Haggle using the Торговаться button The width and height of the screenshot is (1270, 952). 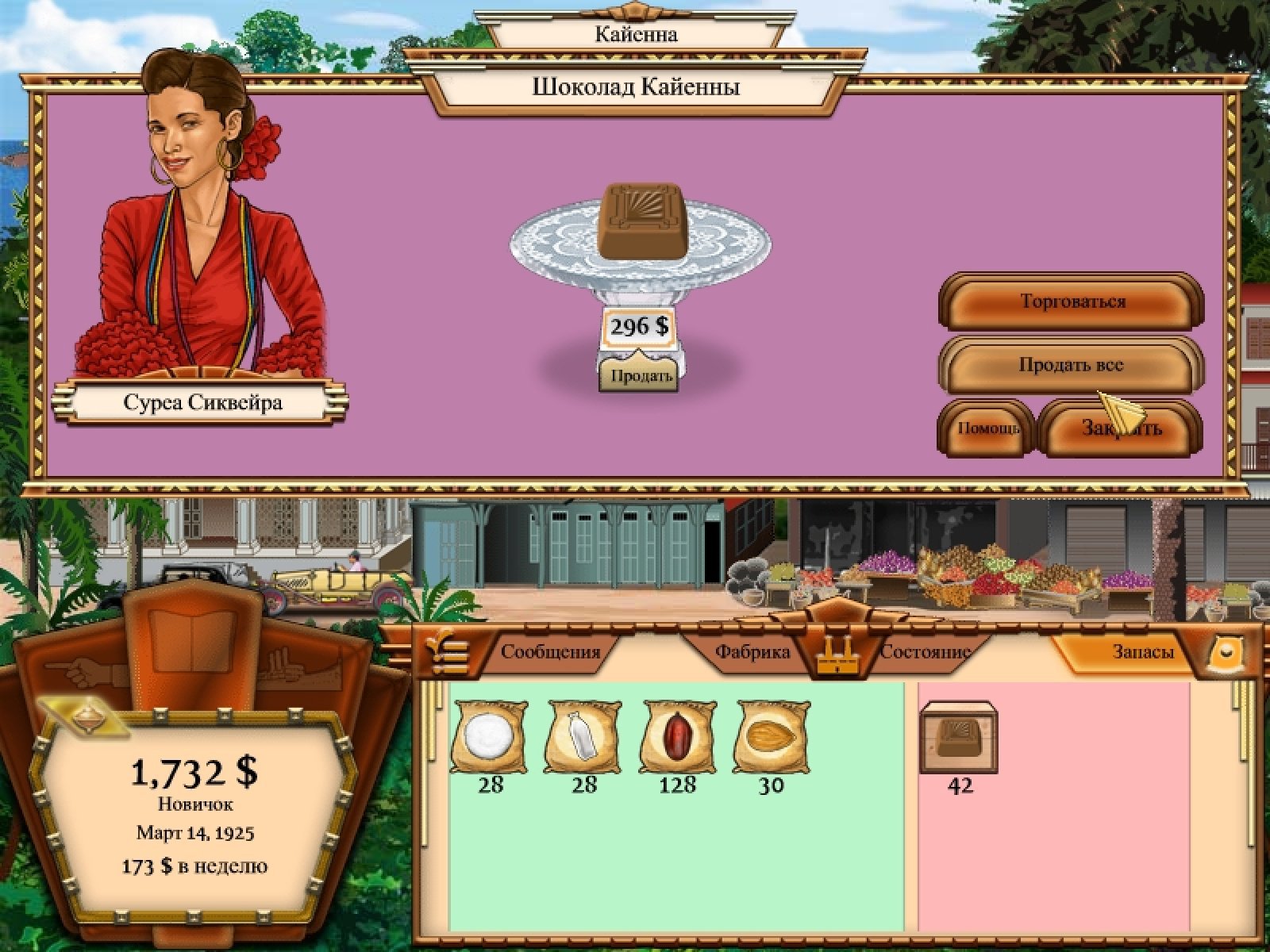click(1072, 302)
